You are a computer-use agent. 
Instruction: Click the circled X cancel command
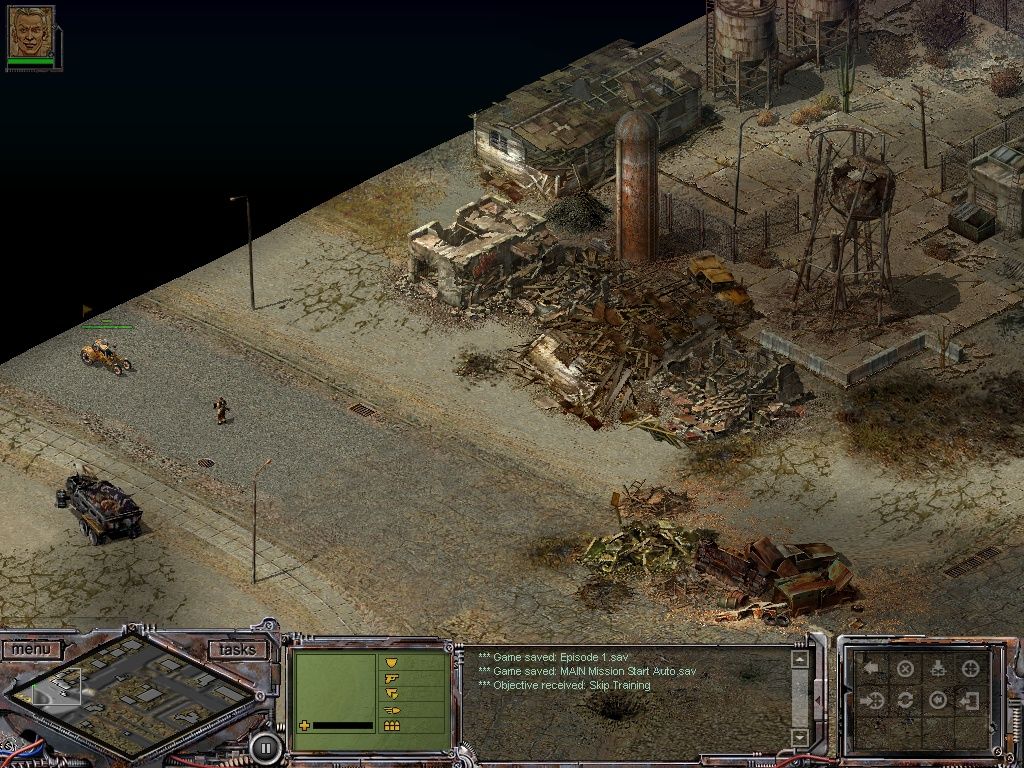pos(905,669)
